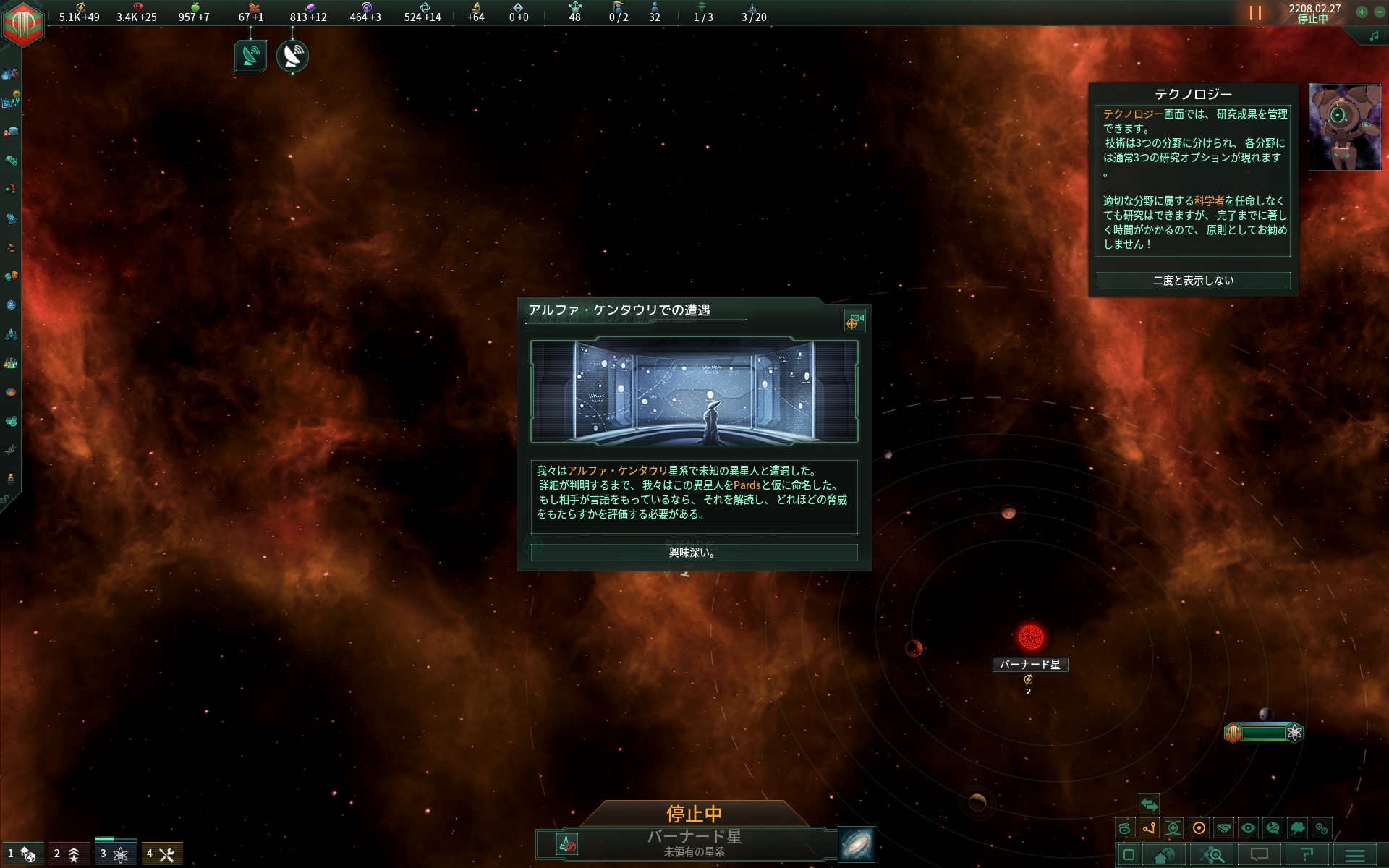Switch to the galaxy map view
Image resolution: width=1389 pixels, height=868 pixels.
click(857, 844)
